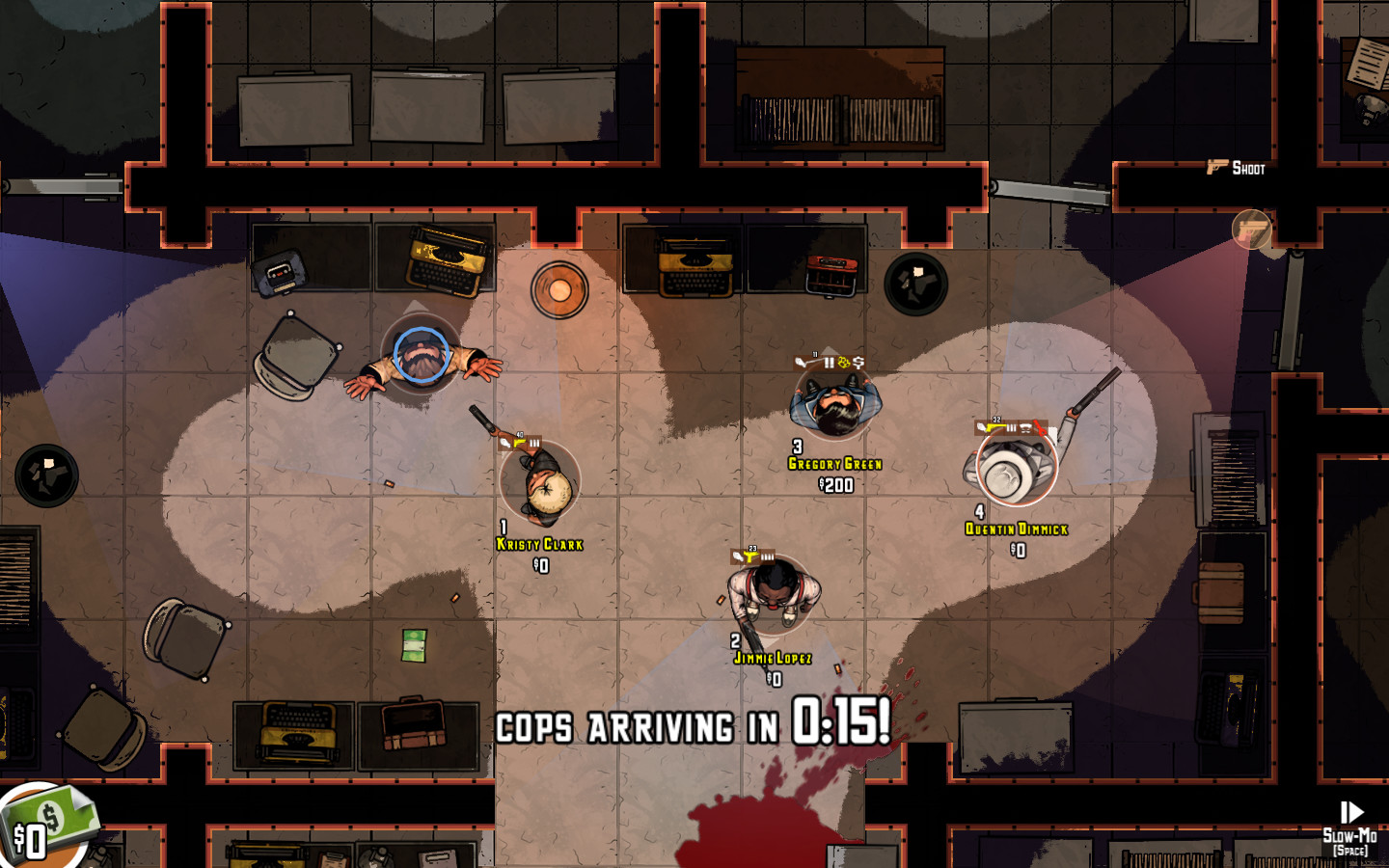Image resolution: width=1389 pixels, height=868 pixels.
Task: Click the number 3 marker beside Gregory Green
Action: 796,447
